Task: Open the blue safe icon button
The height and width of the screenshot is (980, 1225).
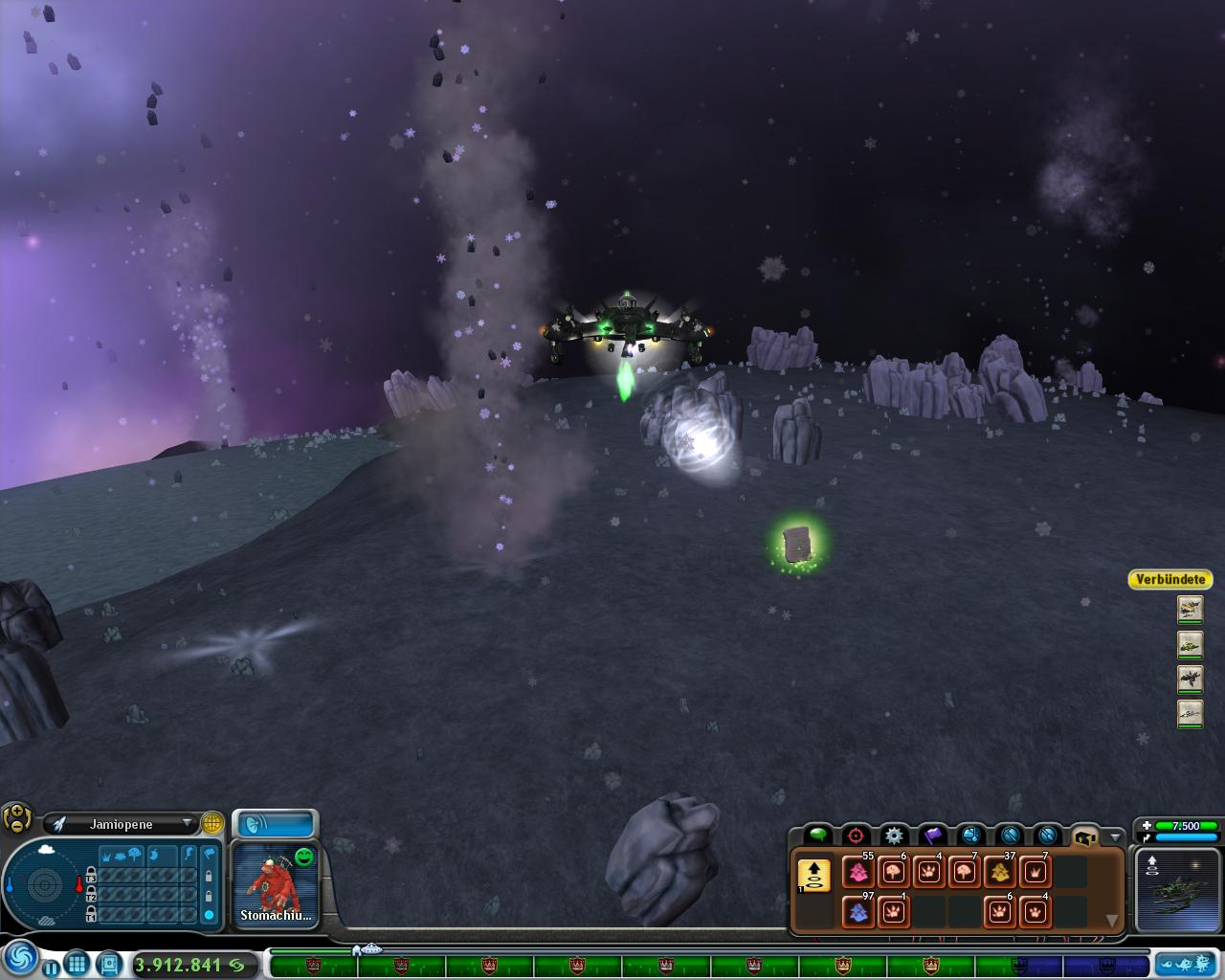Action: (109, 964)
